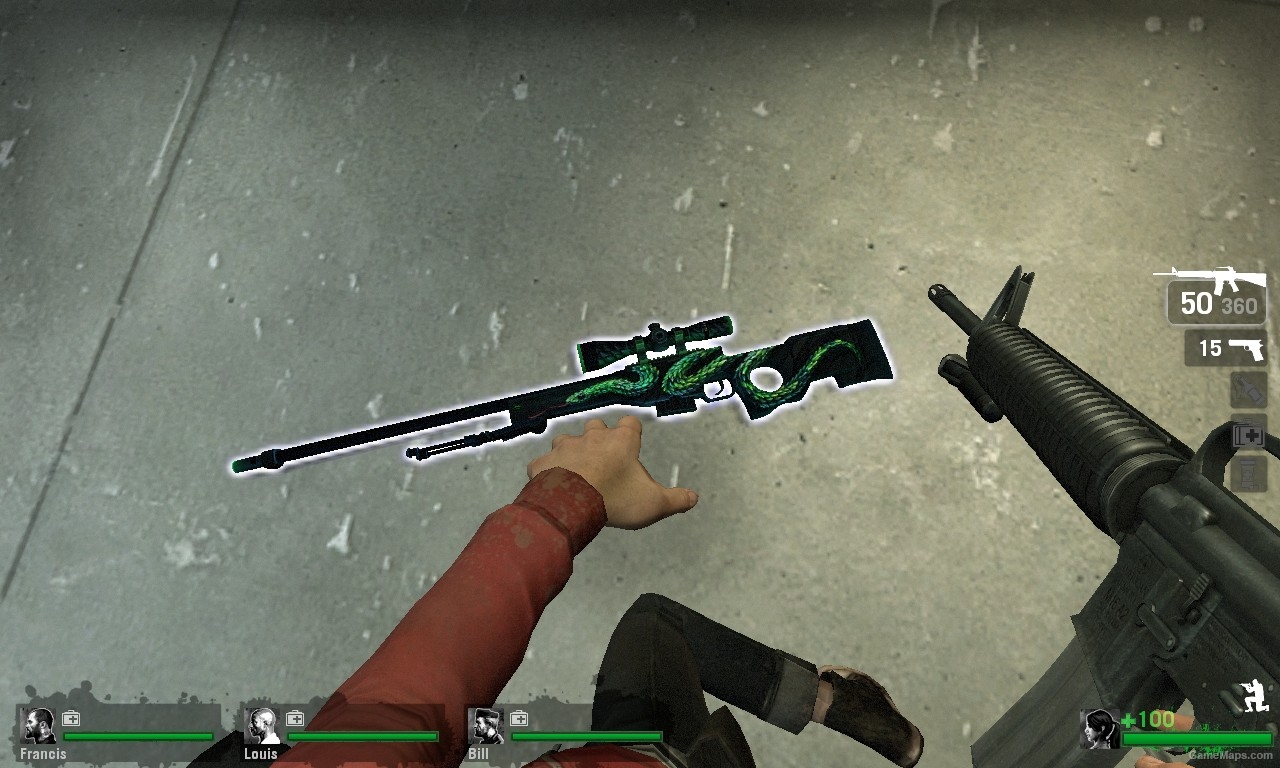Screen dimensions: 1280x768
Task: Click the medkit icon beside Louis's health bar
Action: tap(293, 717)
